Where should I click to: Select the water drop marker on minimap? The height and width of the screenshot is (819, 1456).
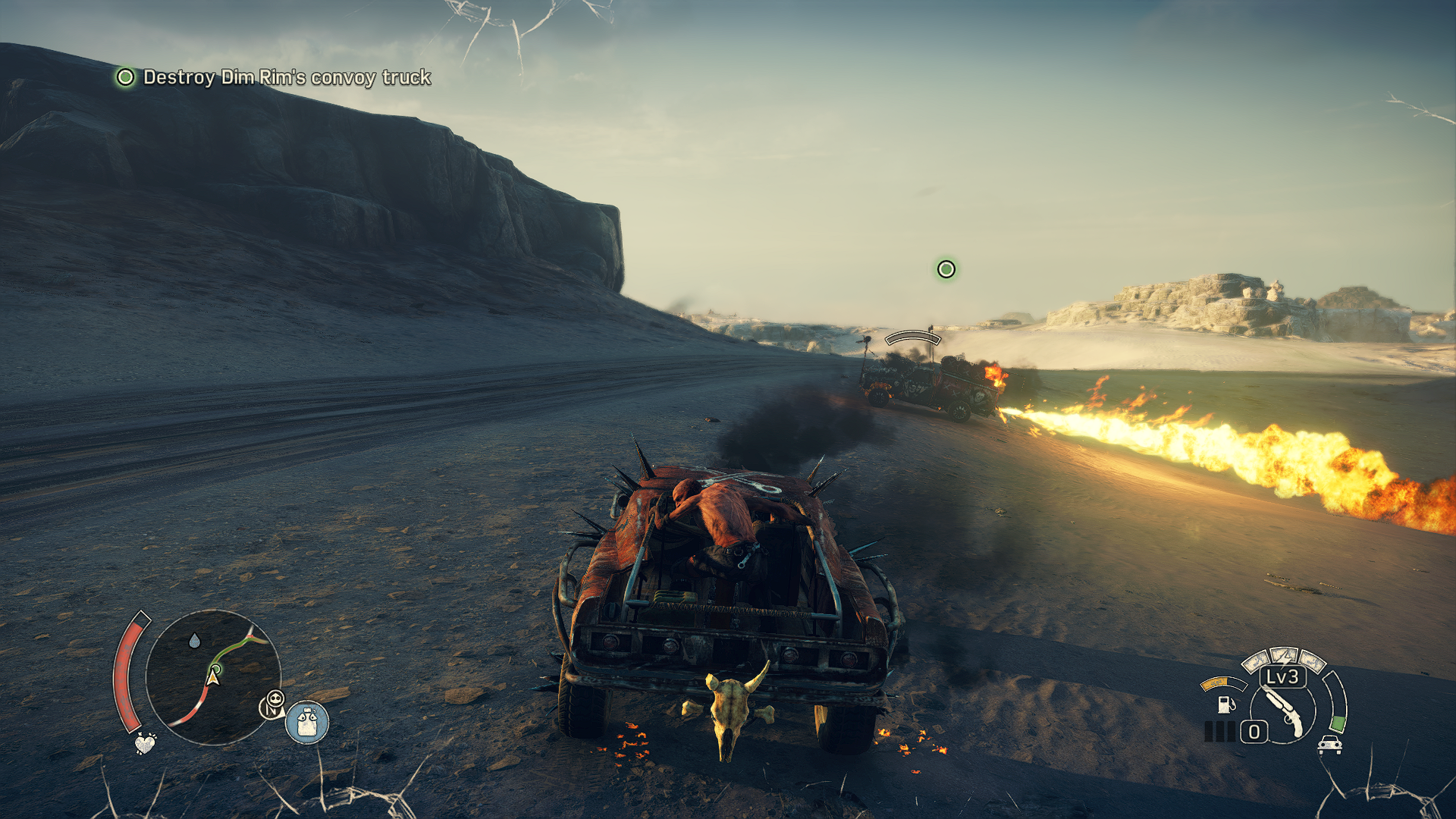[195, 641]
